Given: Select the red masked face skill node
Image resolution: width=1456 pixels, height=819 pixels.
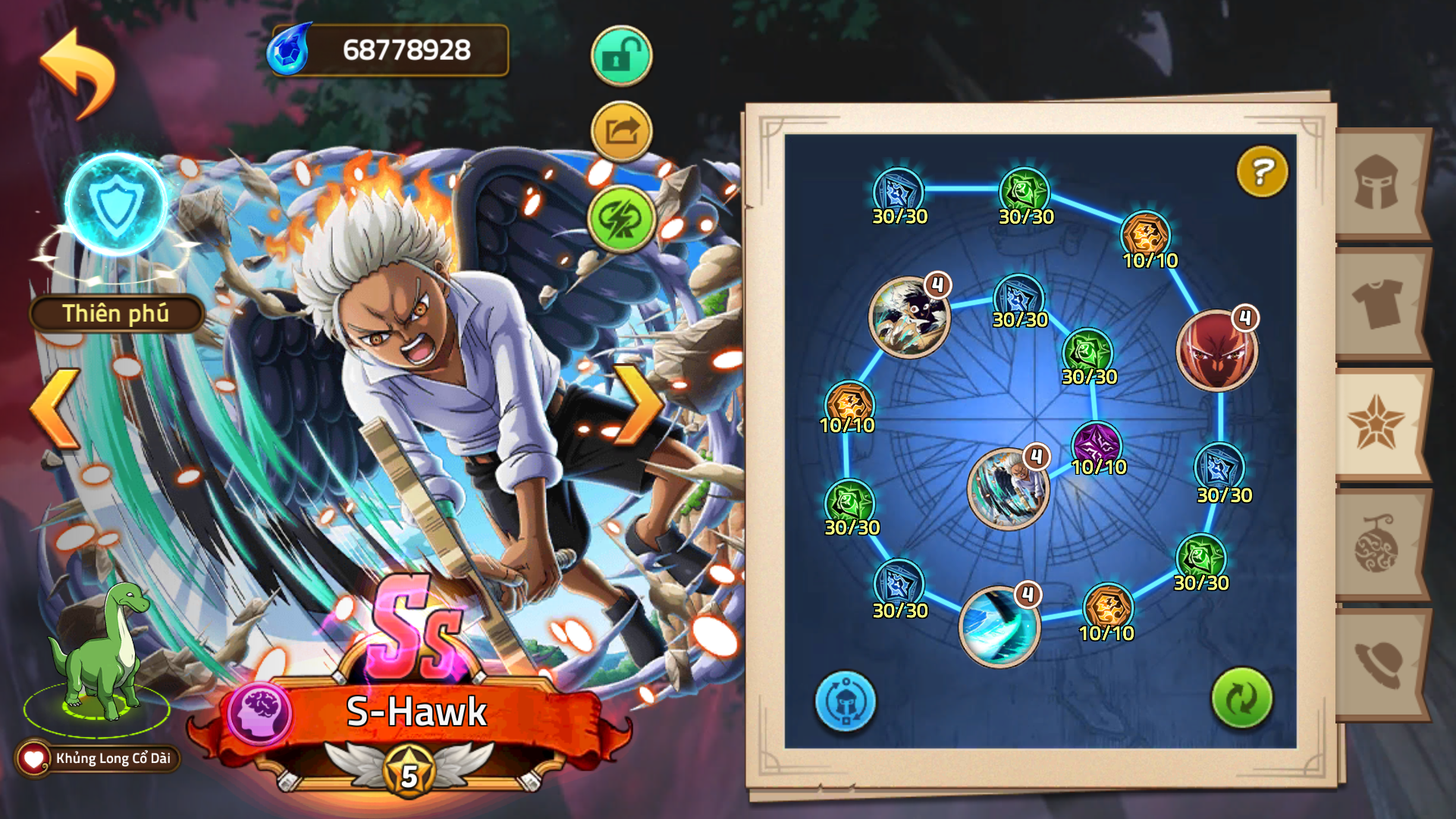Looking at the screenshot, I should [1216, 351].
